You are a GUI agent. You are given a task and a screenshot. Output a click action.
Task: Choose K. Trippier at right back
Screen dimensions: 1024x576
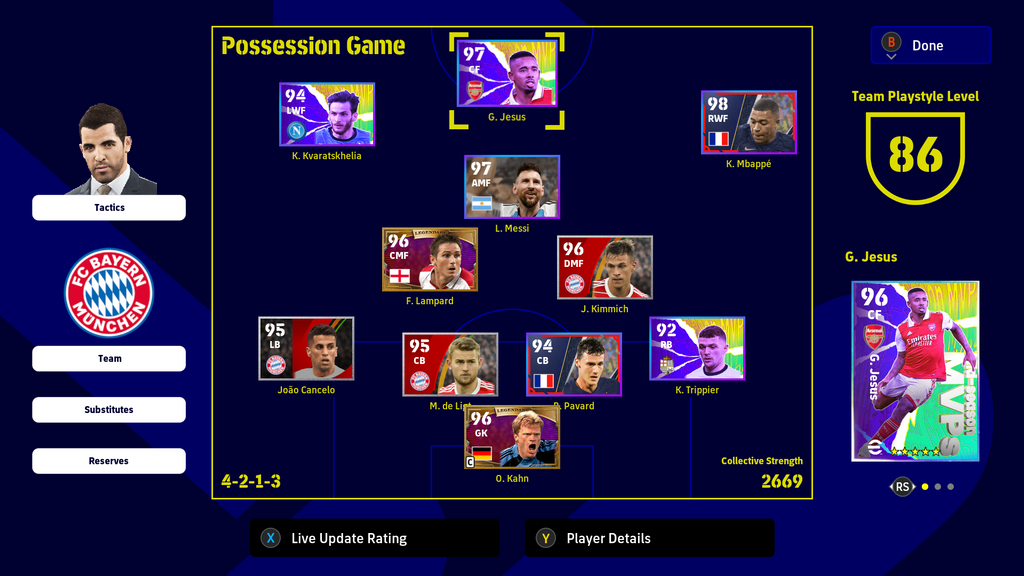pos(697,348)
